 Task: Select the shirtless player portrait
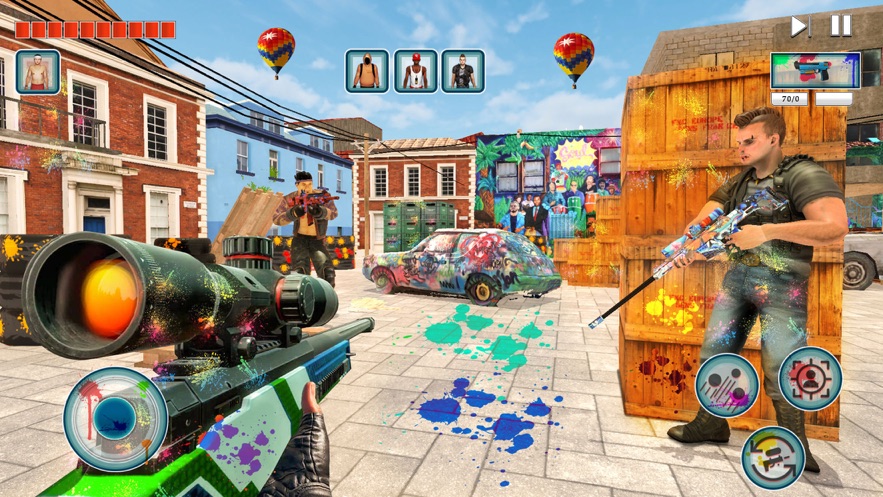pos(38,71)
